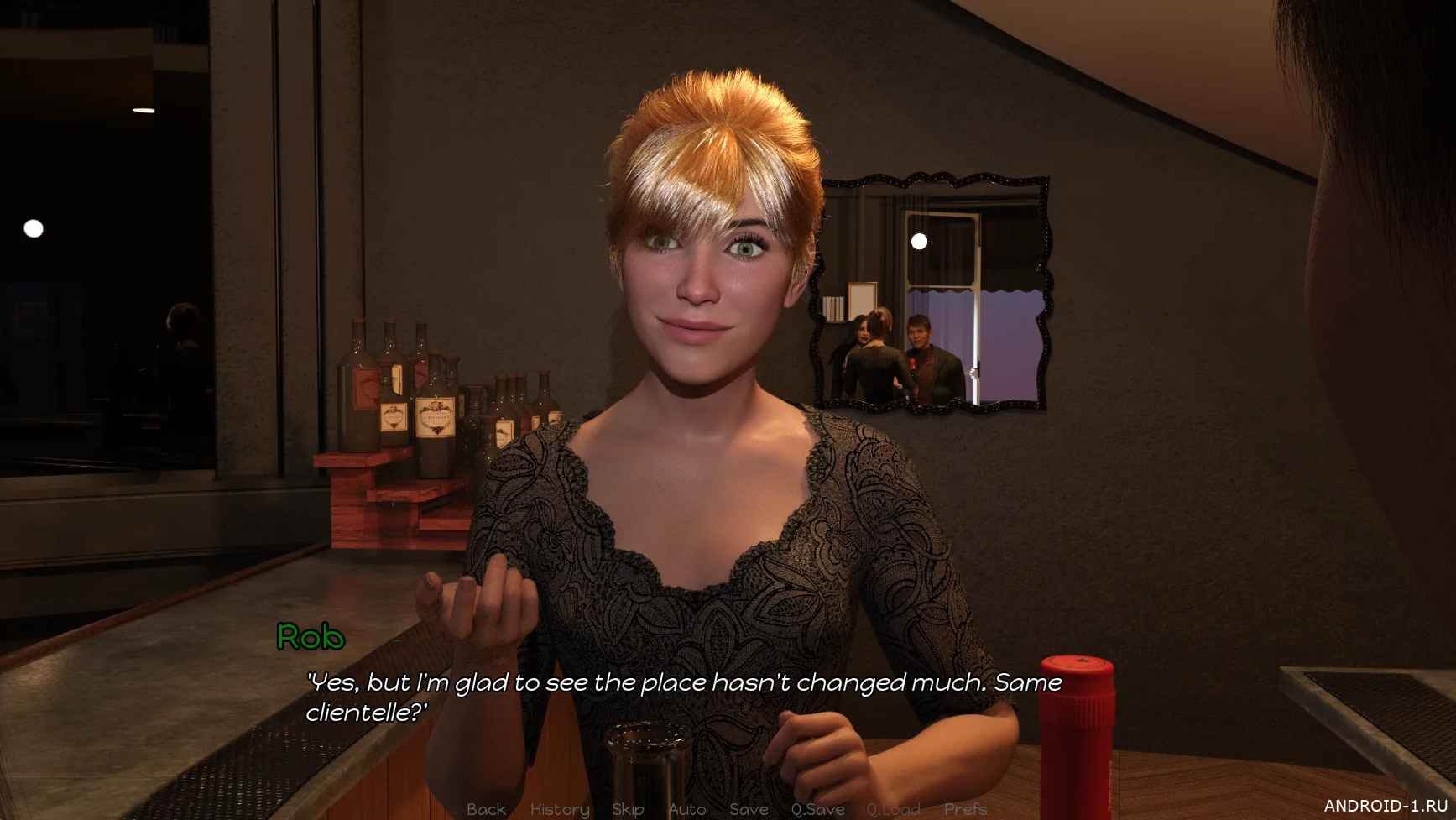The height and width of the screenshot is (820, 1456).
Task: Open the dialogue History log
Action: [x=560, y=809]
